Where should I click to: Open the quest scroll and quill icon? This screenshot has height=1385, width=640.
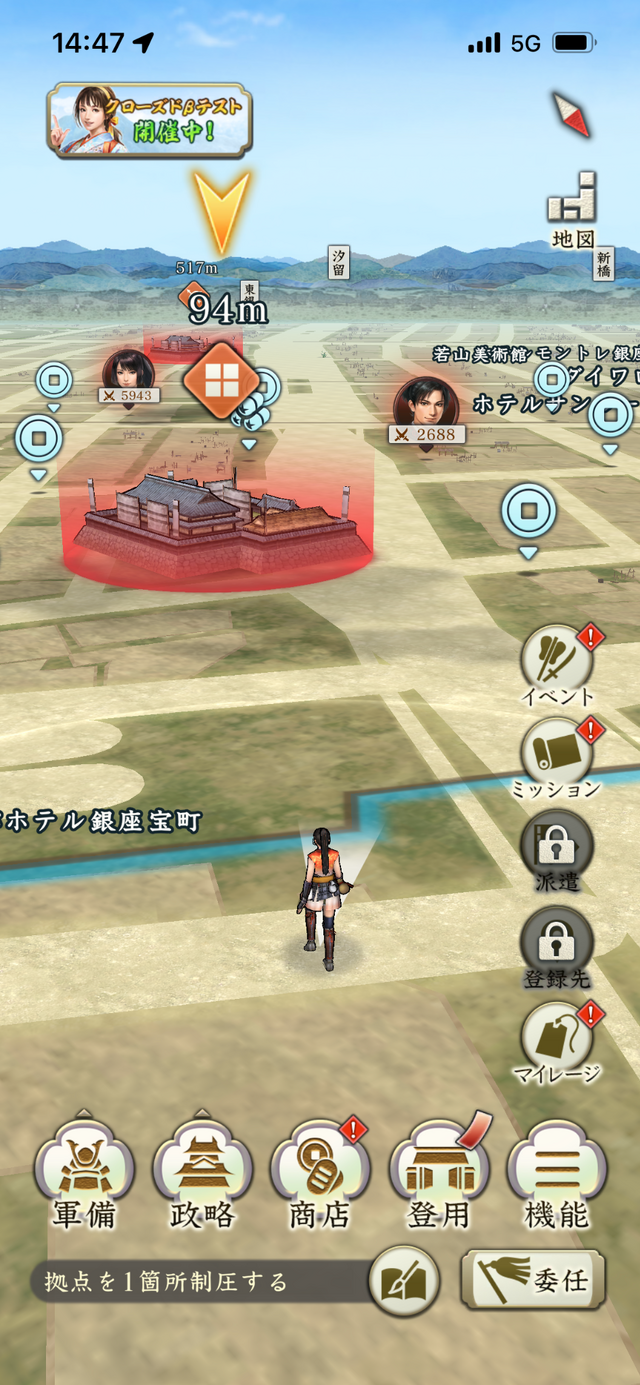pyautogui.click(x=403, y=1281)
